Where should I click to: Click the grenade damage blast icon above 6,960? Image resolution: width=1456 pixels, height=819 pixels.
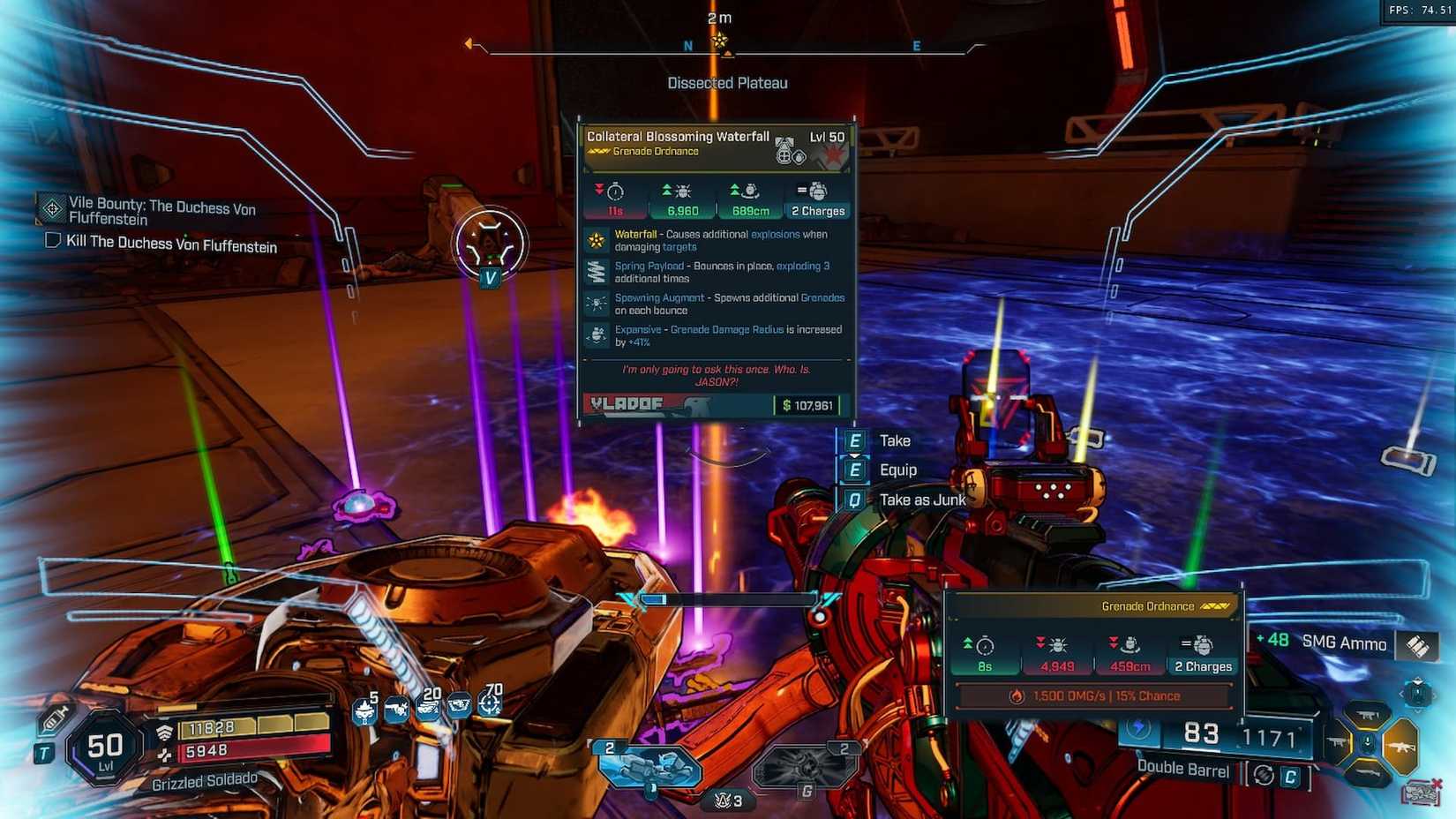coord(682,192)
